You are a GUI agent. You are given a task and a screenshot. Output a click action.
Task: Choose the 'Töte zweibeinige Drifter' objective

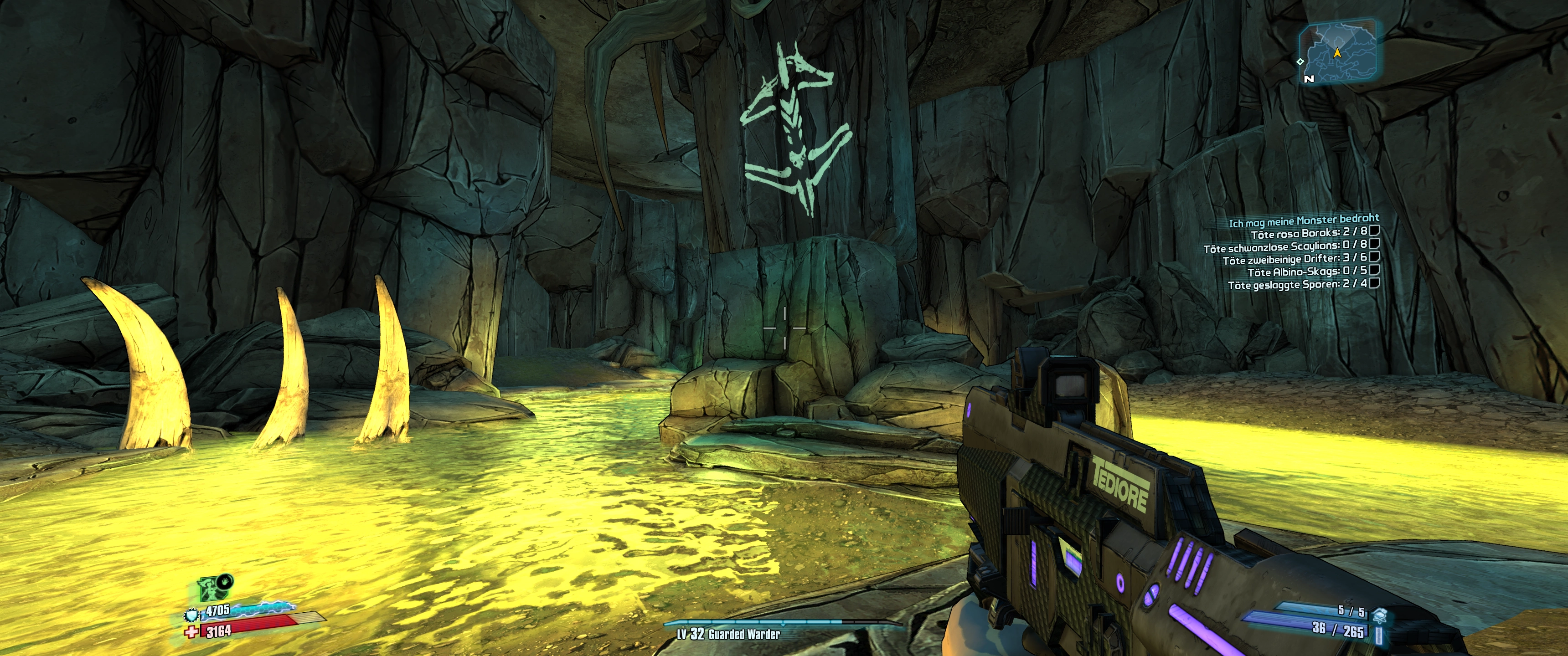(1294, 259)
